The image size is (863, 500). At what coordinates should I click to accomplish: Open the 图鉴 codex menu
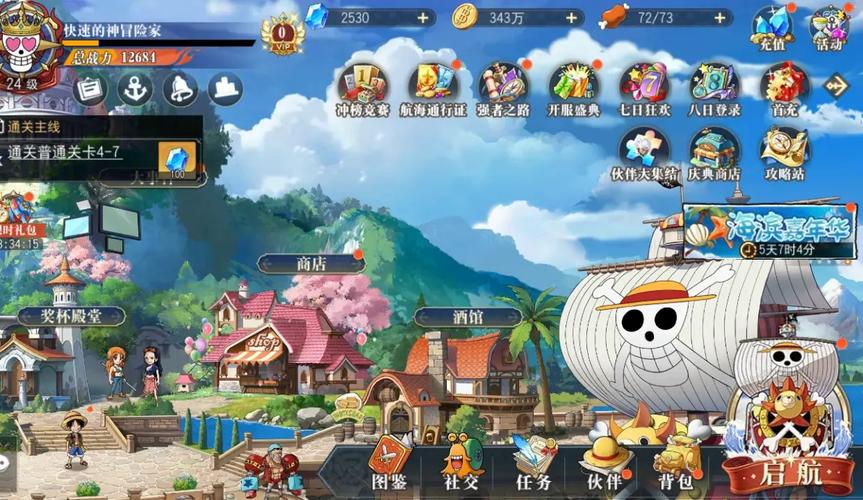click(389, 463)
